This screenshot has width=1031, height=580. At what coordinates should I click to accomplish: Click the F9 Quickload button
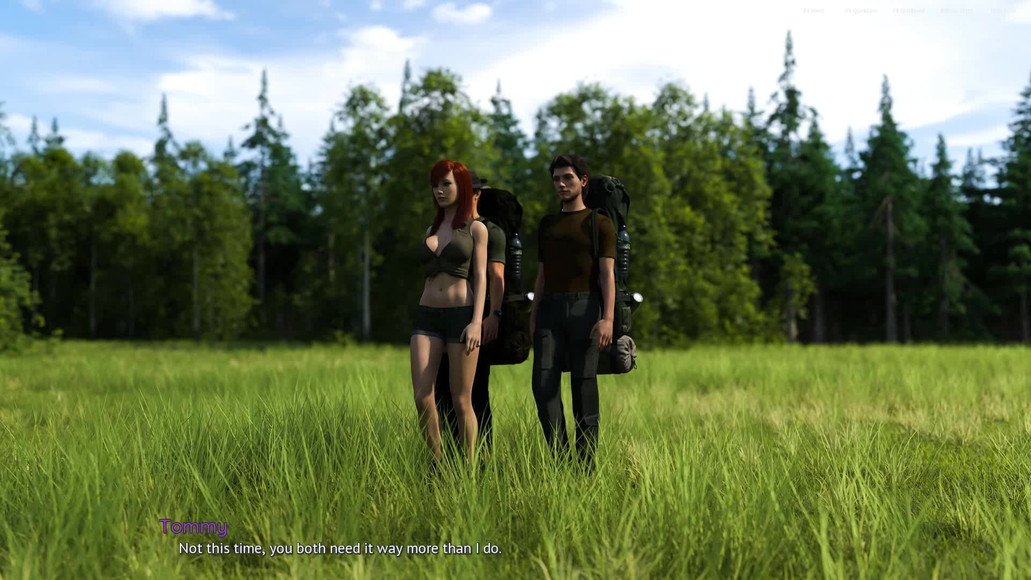point(910,11)
